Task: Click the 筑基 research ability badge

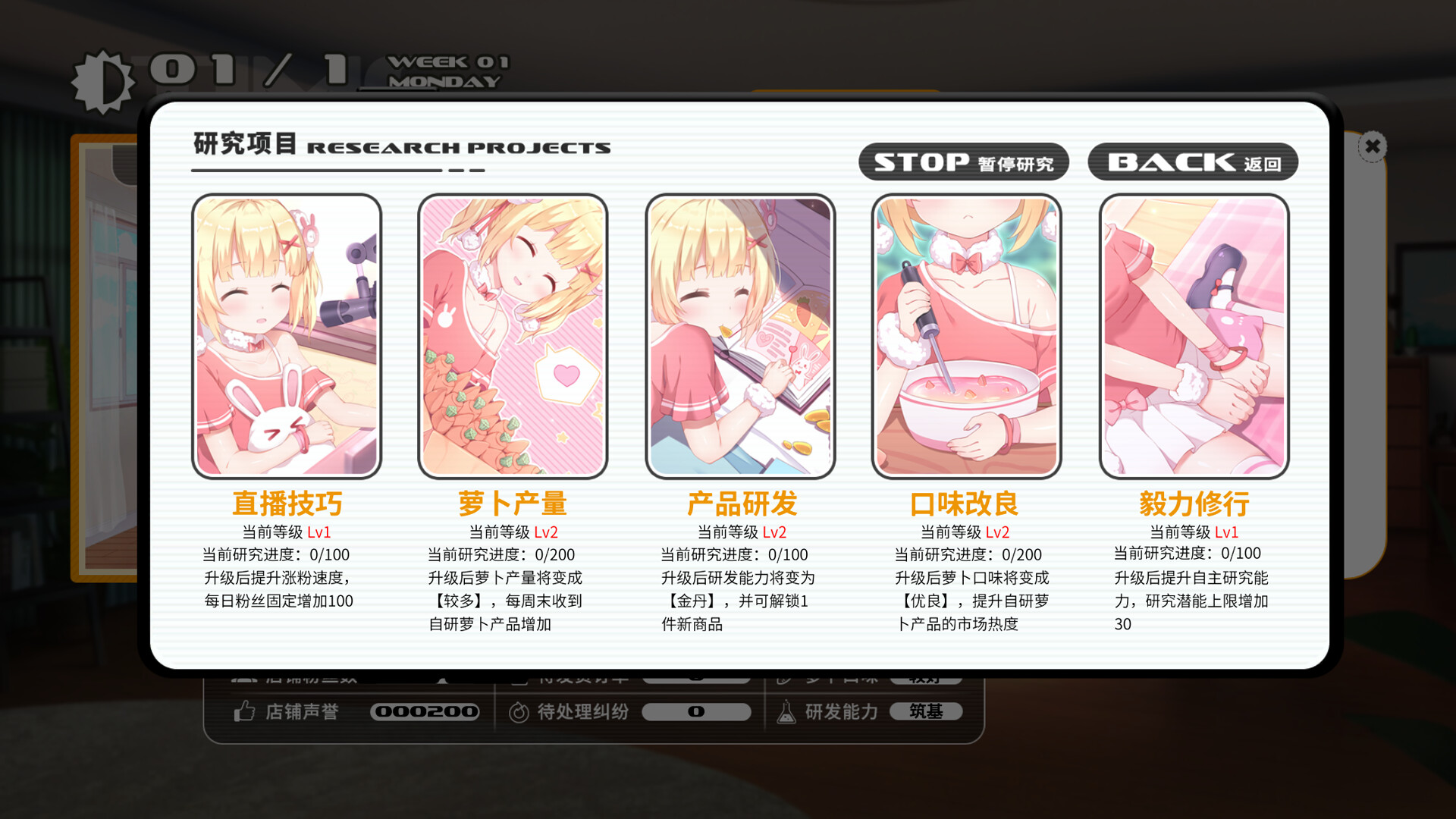Action: 927,711
